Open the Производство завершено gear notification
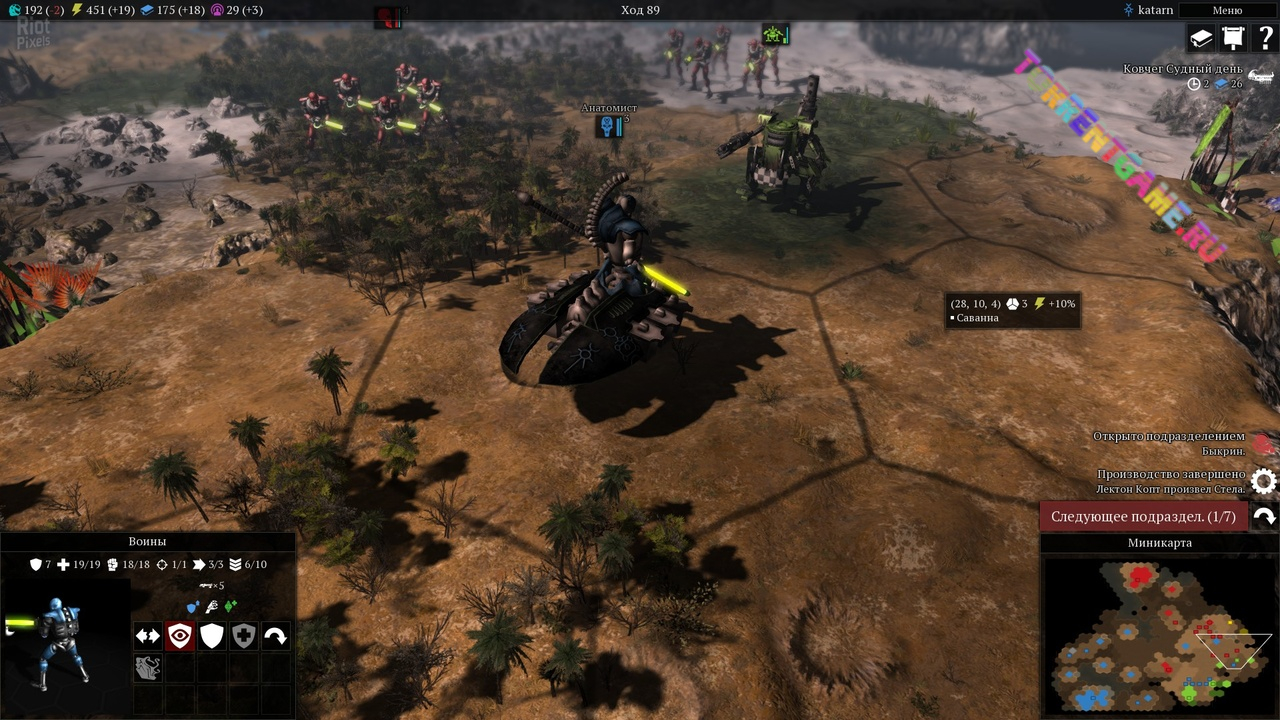The width and height of the screenshot is (1280, 720). pos(1264,482)
